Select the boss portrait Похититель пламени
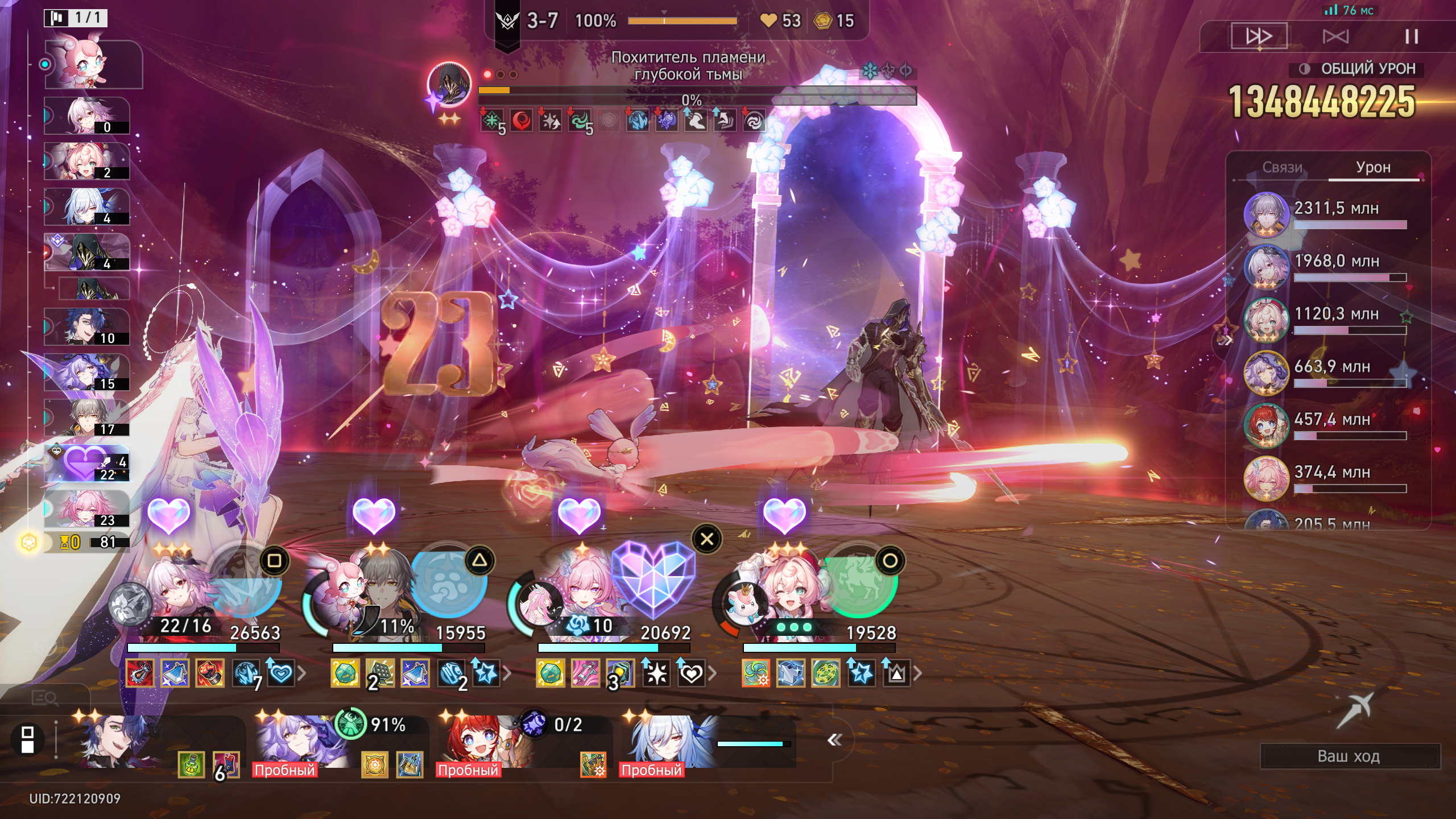The width and height of the screenshot is (1456, 819). coord(449,84)
